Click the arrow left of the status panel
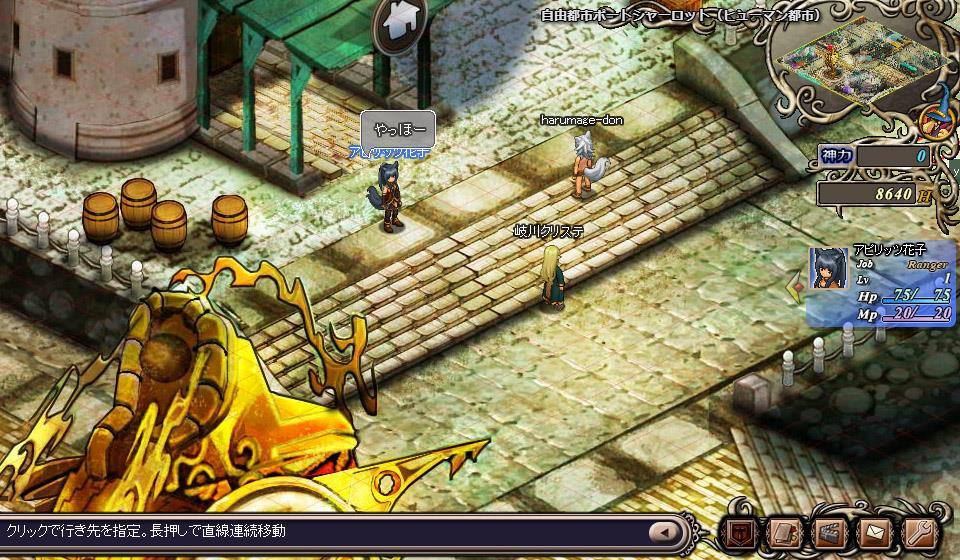 [x=796, y=289]
